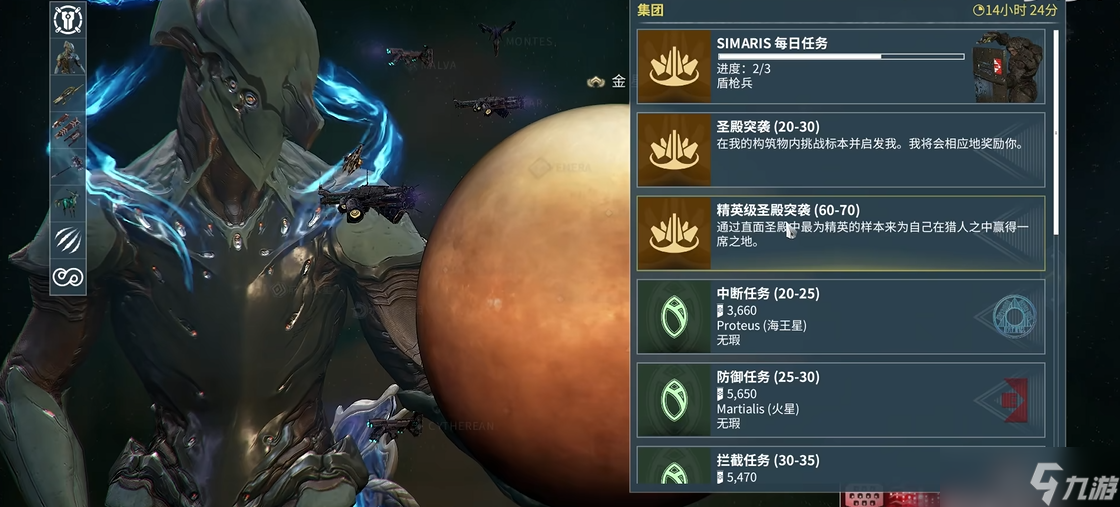Open the companion beast slot icon
1120x507 pixels.
click(68, 201)
